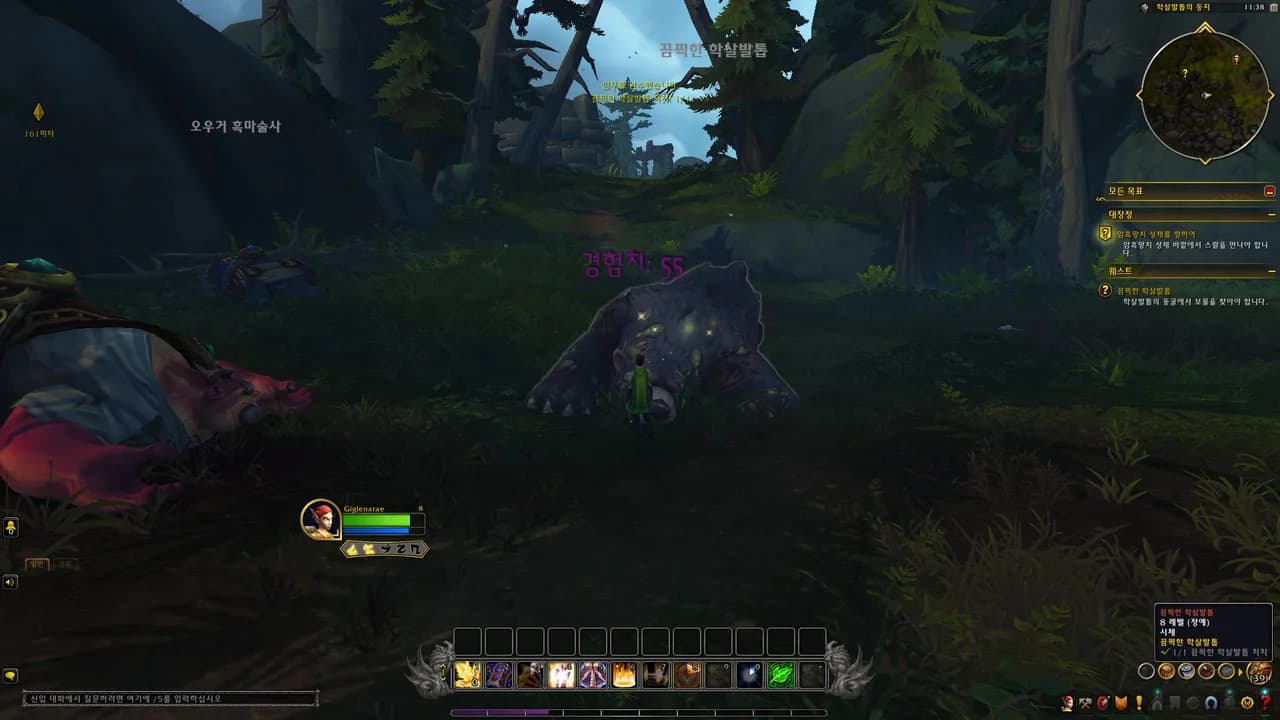The width and height of the screenshot is (1280, 720).
Task: Open the red question mark help button
Action: click(x=1264, y=703)
